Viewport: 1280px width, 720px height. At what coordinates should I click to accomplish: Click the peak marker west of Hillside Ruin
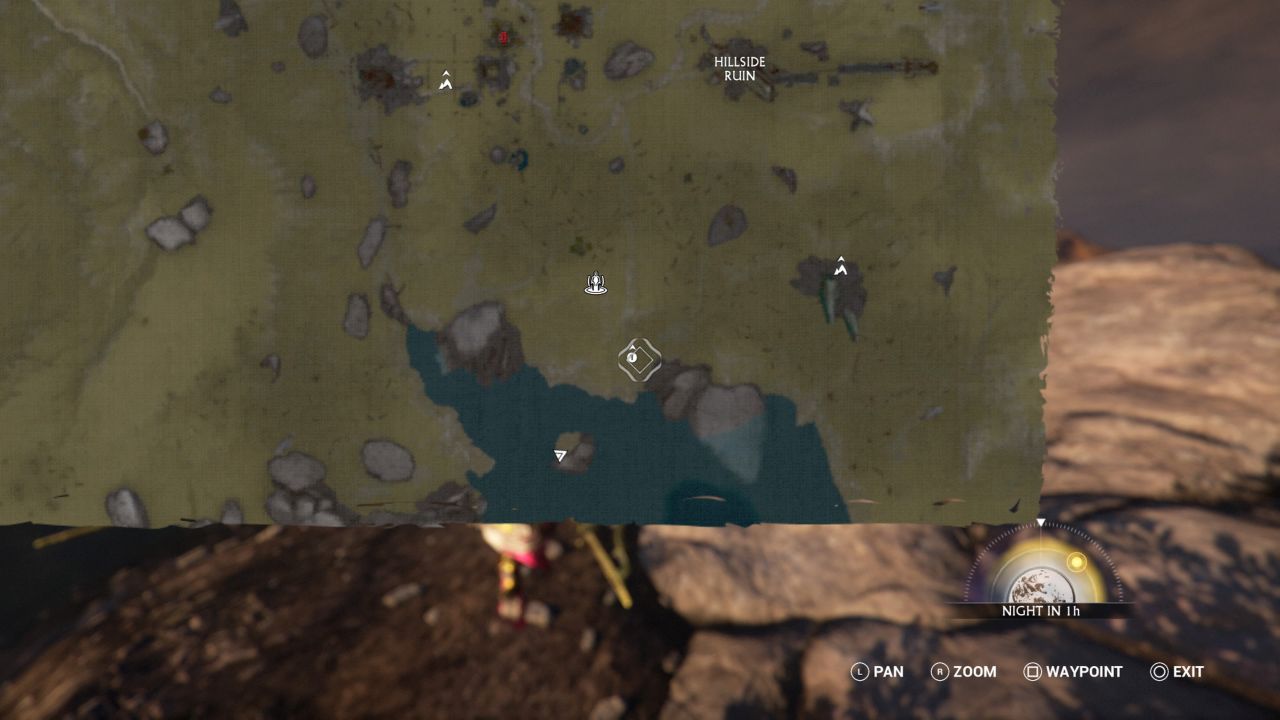point(840,267)
